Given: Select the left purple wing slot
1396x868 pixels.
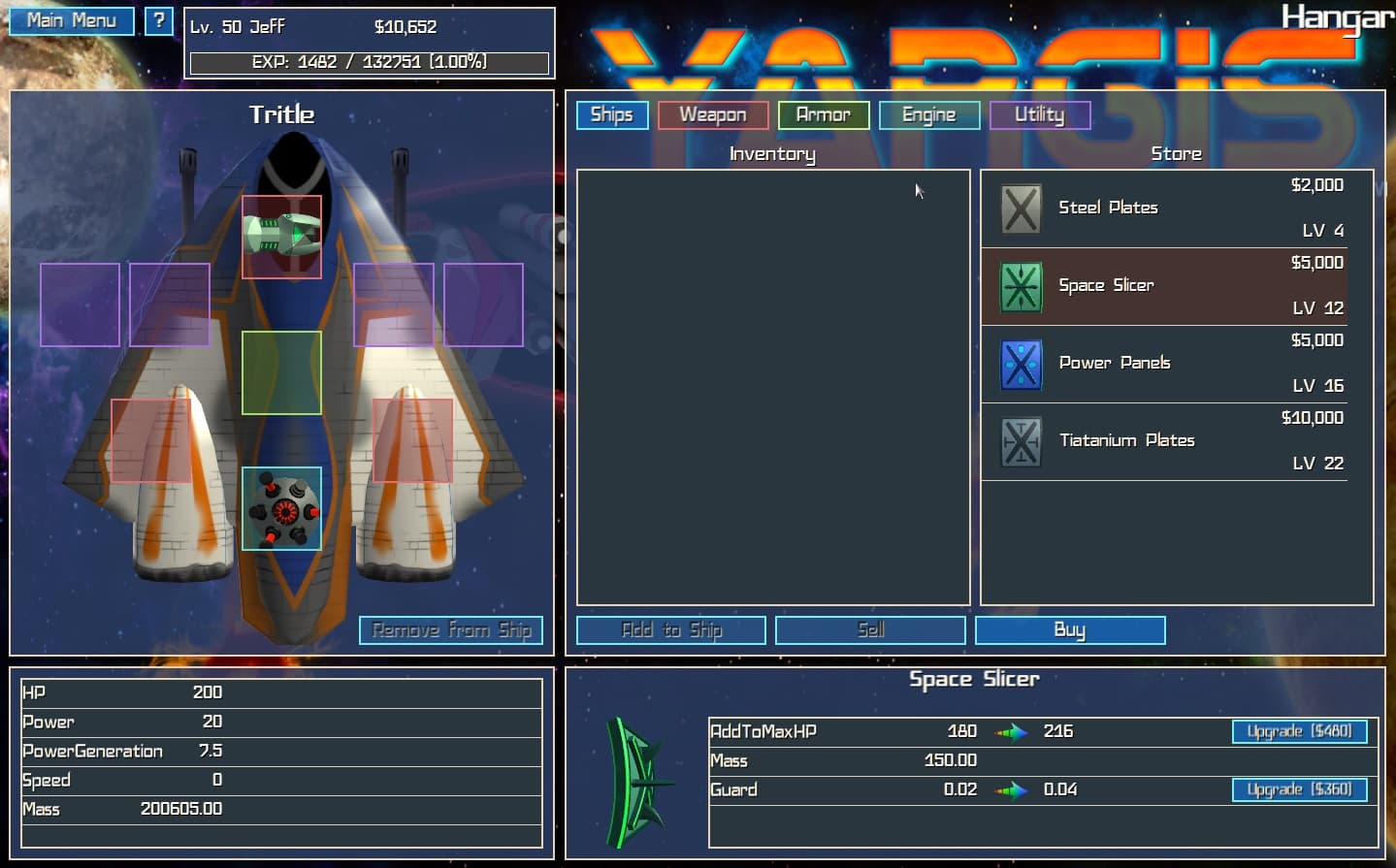Looking at the screenshot, I should click(x=79, y=305).
